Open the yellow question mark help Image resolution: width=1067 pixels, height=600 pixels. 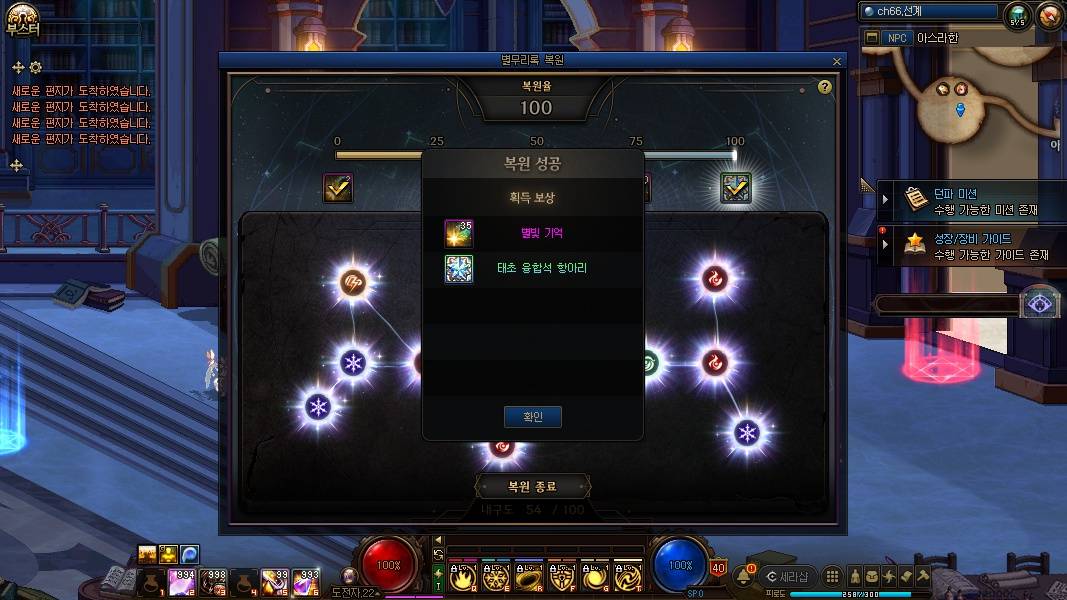[825, 87]
